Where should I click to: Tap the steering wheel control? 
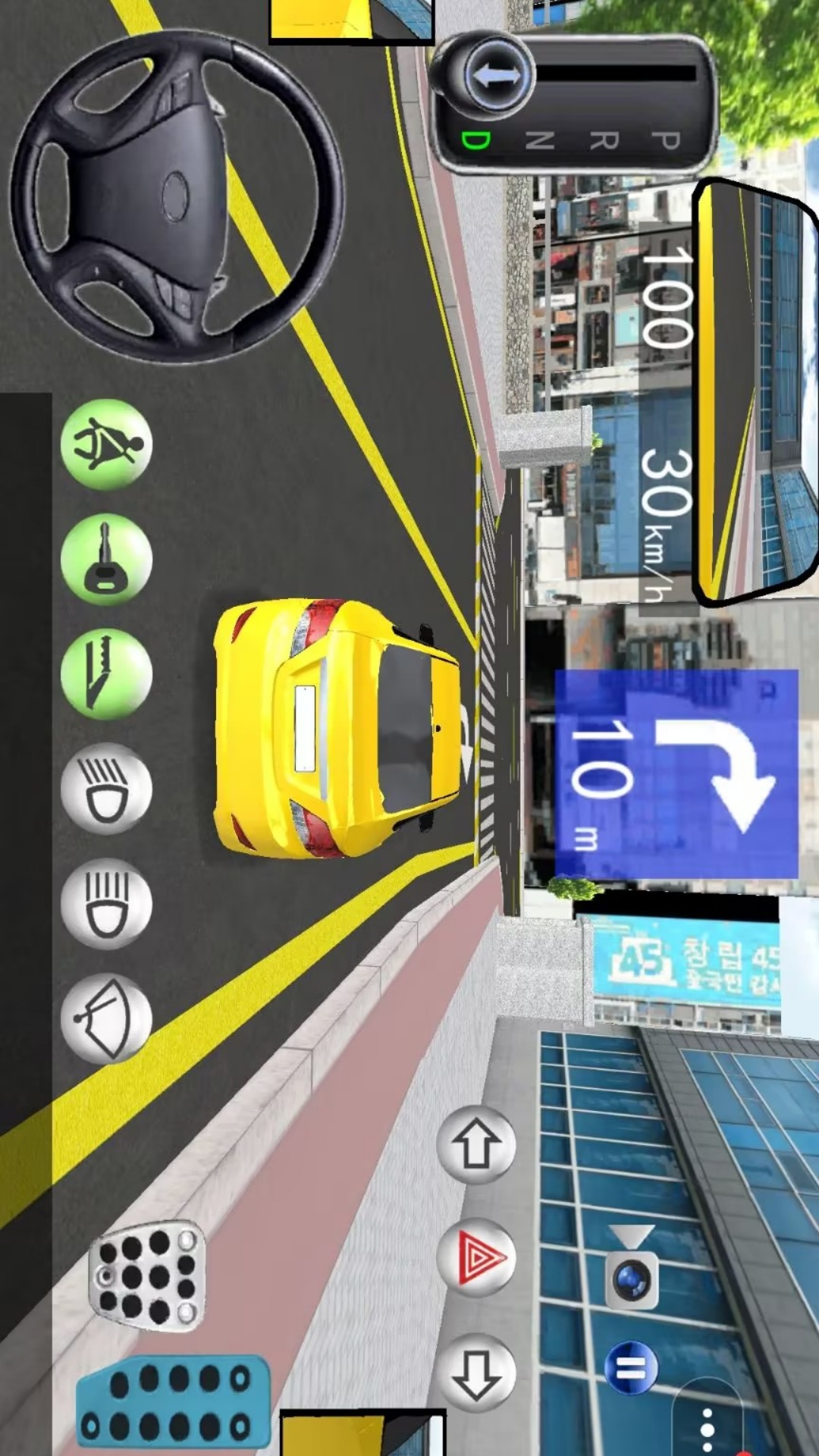176,196
